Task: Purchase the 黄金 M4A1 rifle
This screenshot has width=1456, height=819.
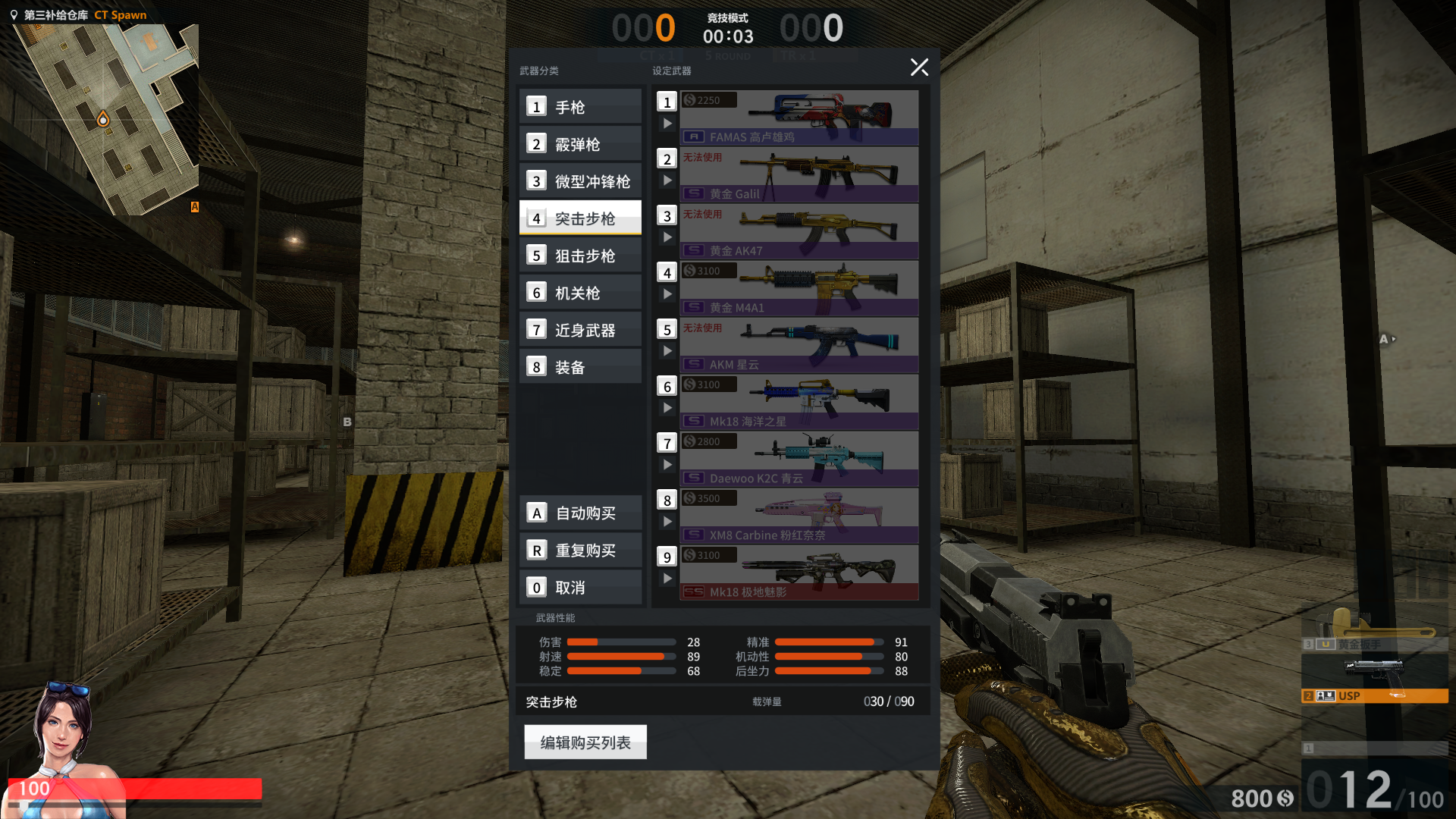Action: [x=799, y=288]
